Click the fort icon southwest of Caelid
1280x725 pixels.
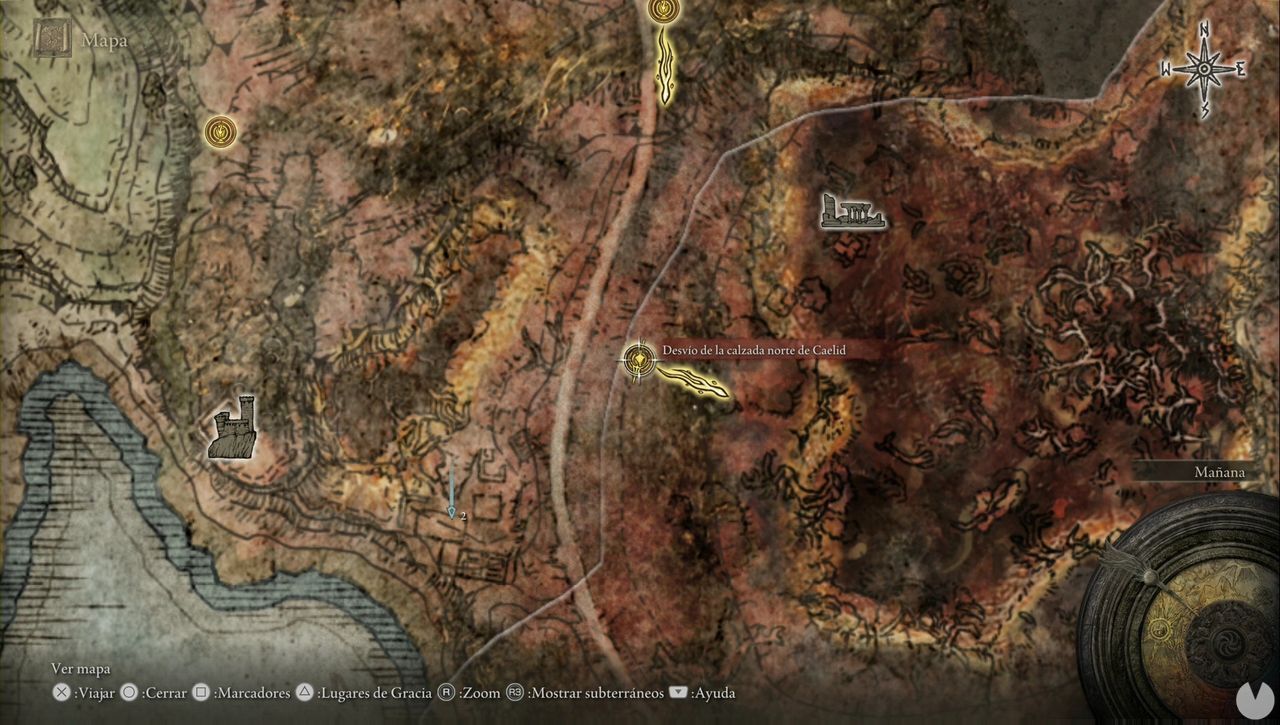click(233, 430)
